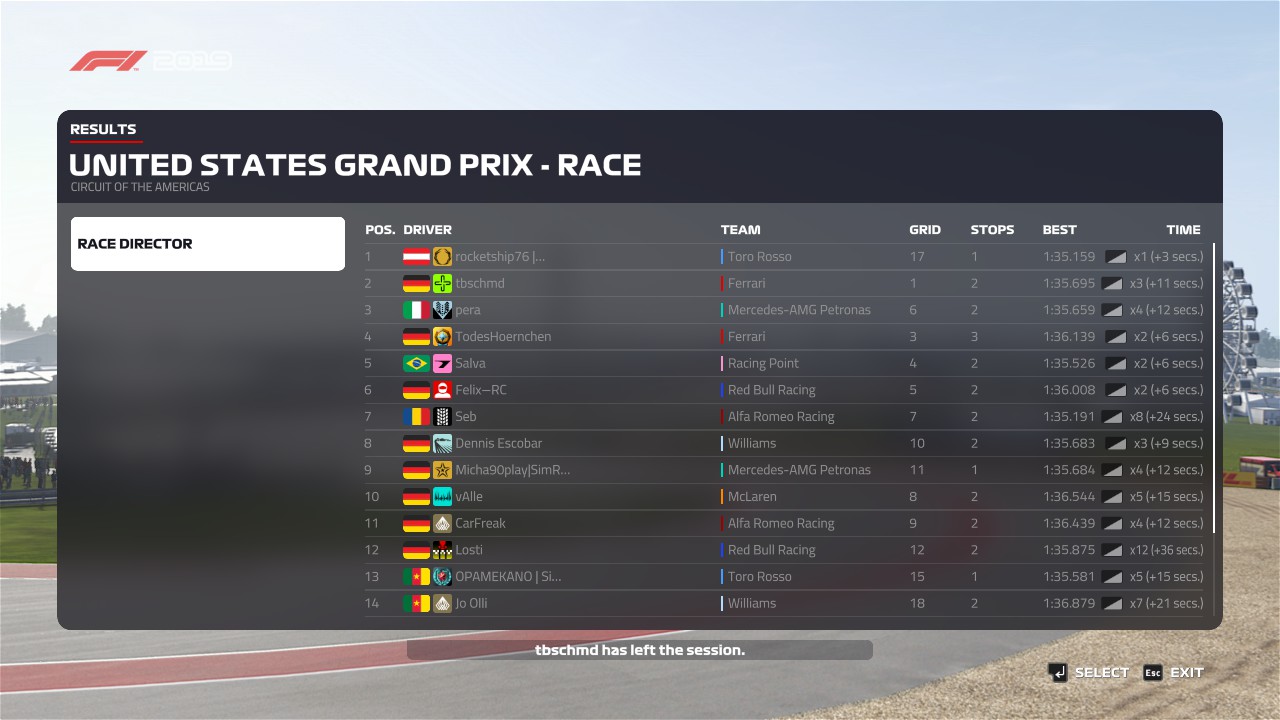Choose Jo Olli's Williams result row
1280x720 pixels.
coord(784,603)
